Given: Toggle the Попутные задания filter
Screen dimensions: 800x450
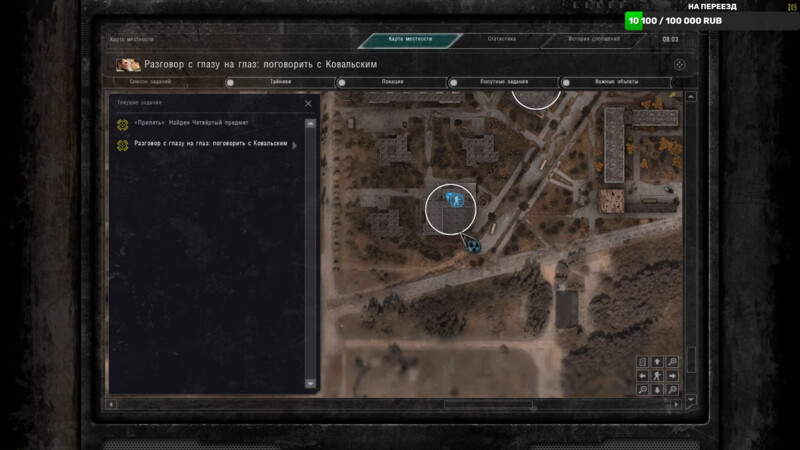Looking at the screenshot, I should pos(504,82).
